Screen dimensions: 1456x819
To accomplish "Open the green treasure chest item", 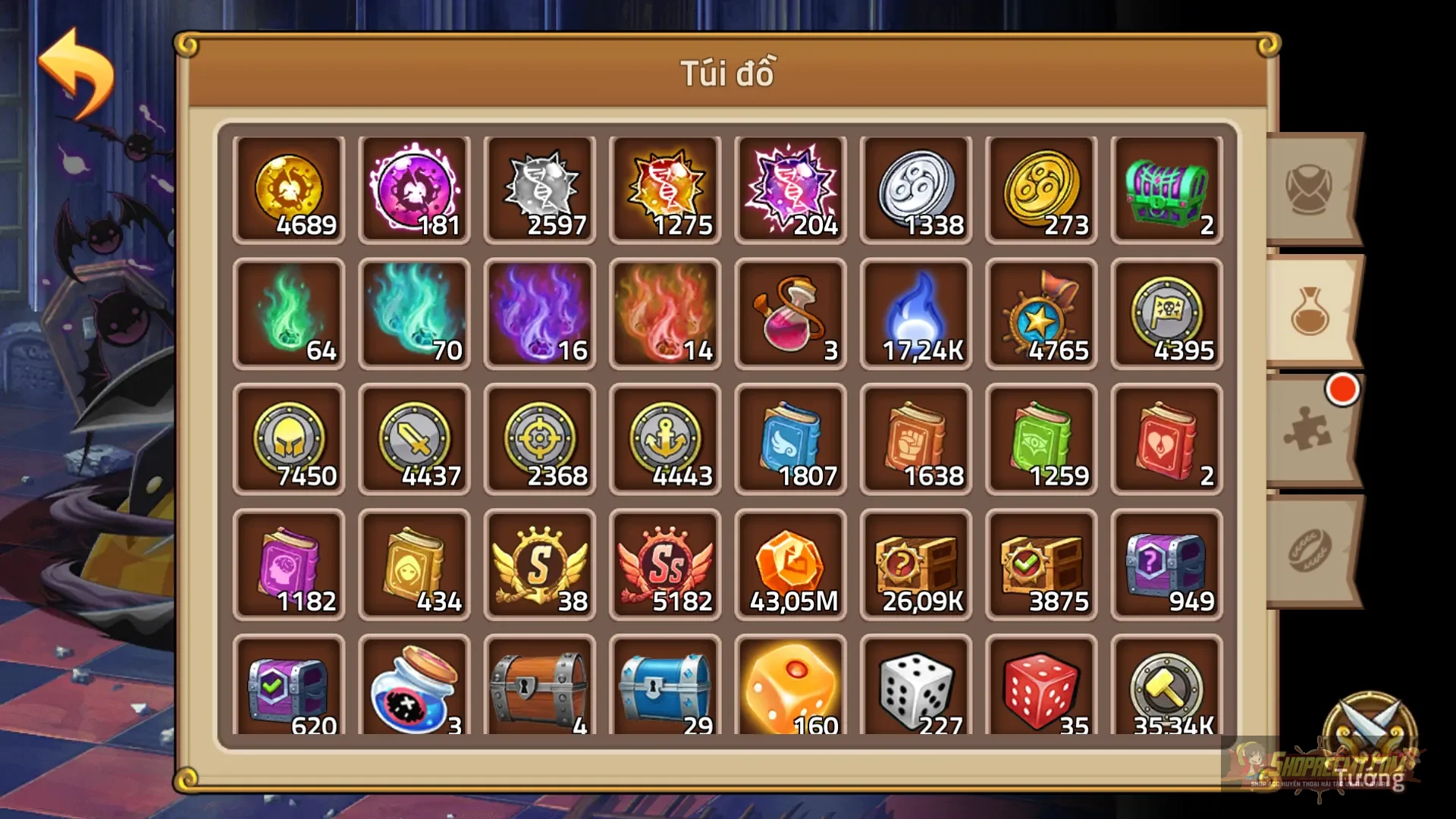I will pyautogui.click(x=1166, y=188).
